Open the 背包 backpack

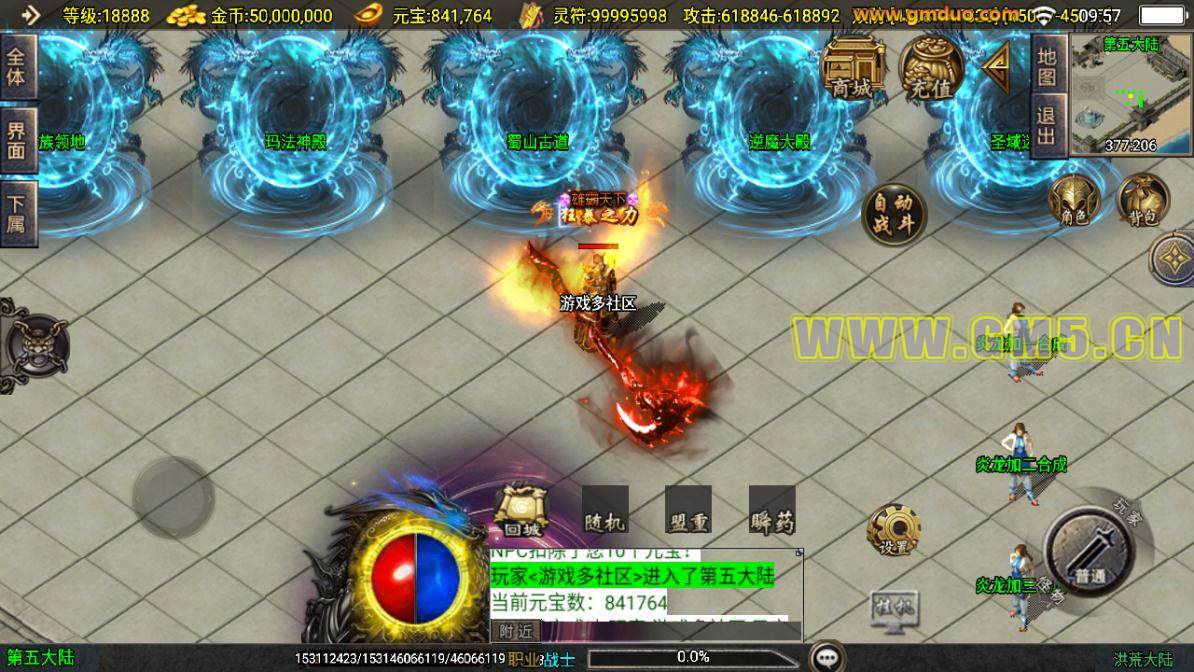[1141, 200]
